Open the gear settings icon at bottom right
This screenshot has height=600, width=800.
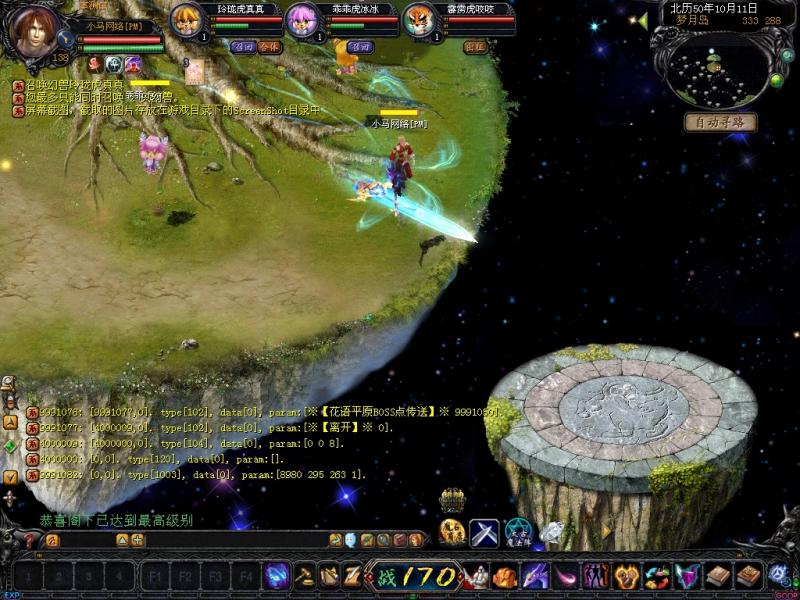(779, 575)
